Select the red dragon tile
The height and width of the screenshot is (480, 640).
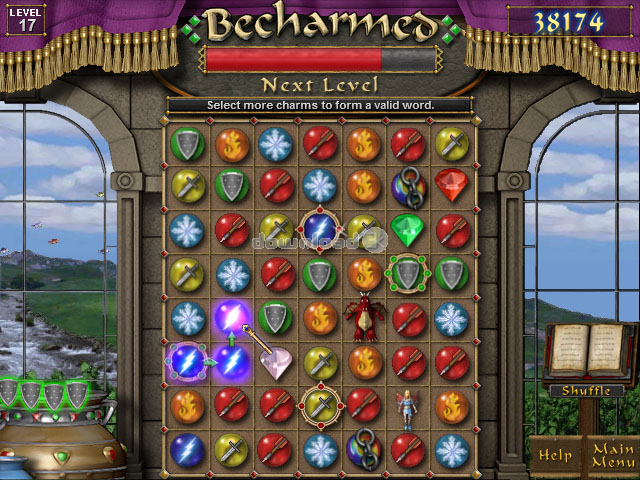pos(363,316)
